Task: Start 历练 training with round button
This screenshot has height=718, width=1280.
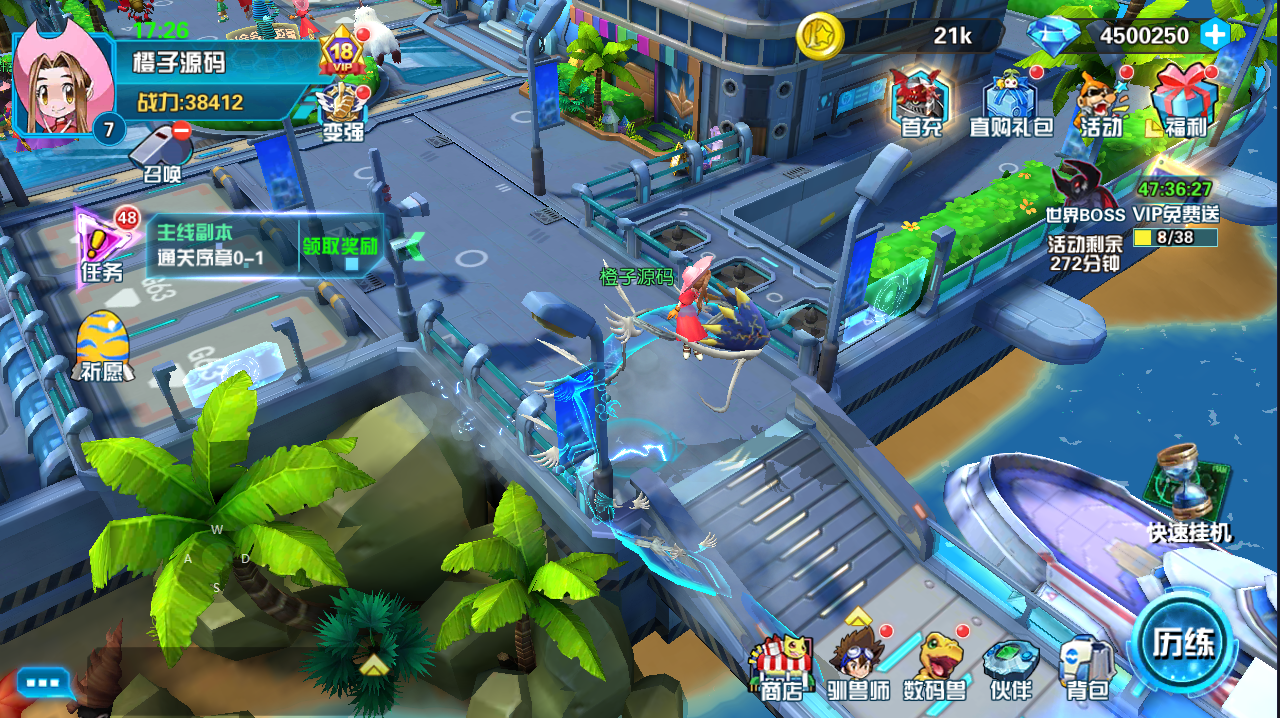Action: 1183,642
